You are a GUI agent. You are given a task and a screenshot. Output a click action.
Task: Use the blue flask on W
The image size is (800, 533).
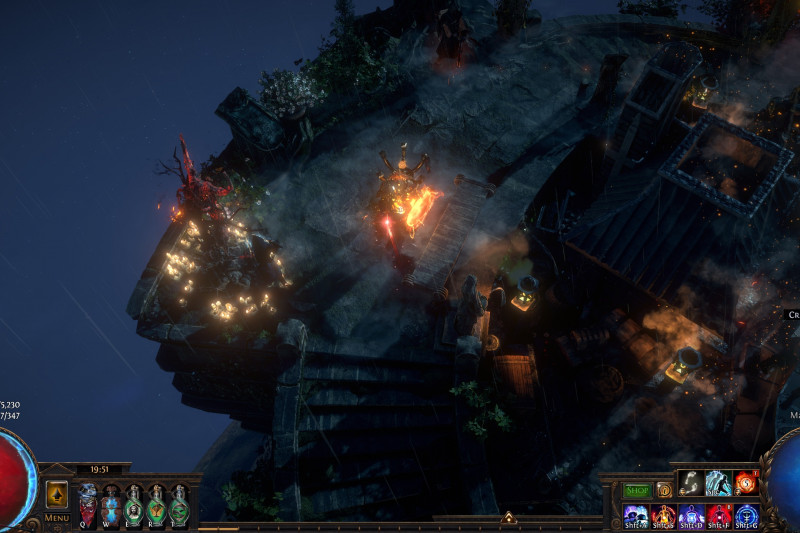[111, 505]
